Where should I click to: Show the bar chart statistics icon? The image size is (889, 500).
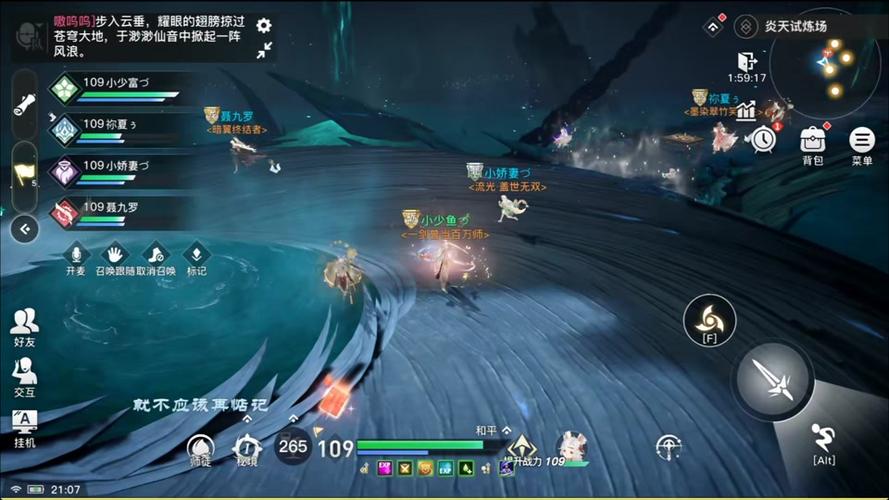746,110
